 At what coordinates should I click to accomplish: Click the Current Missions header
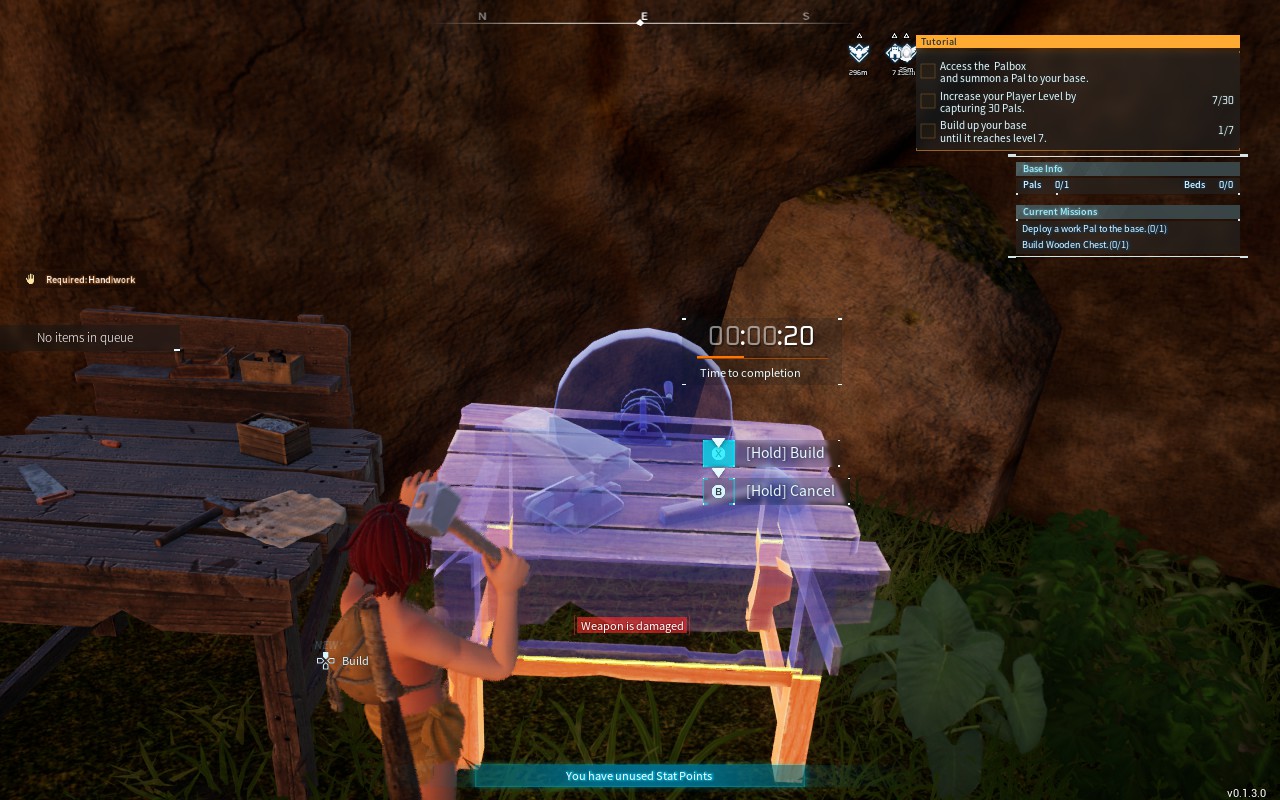click(1127, 212)
